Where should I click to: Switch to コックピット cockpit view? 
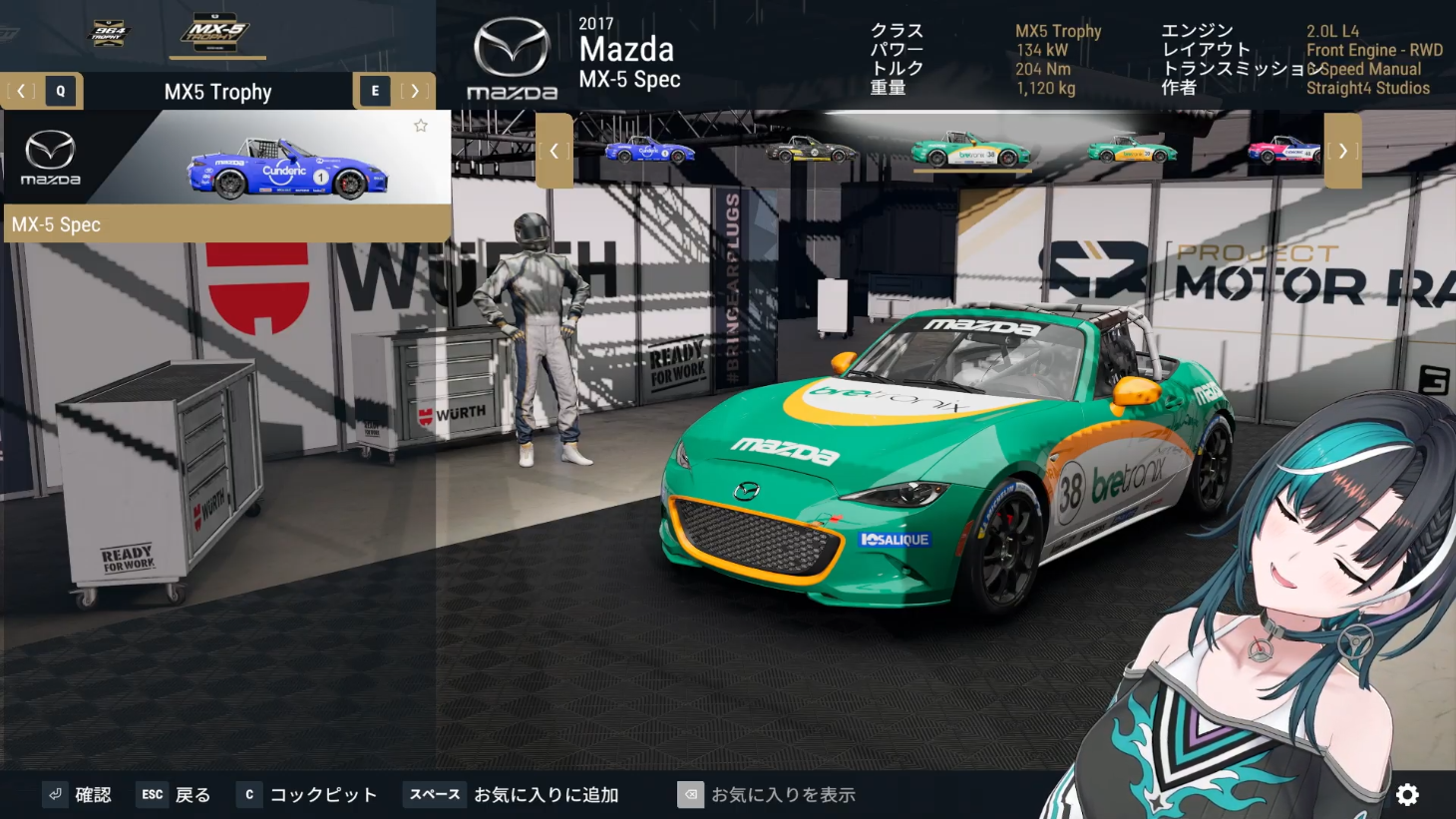pyautogui.click(x=308, y=794)
